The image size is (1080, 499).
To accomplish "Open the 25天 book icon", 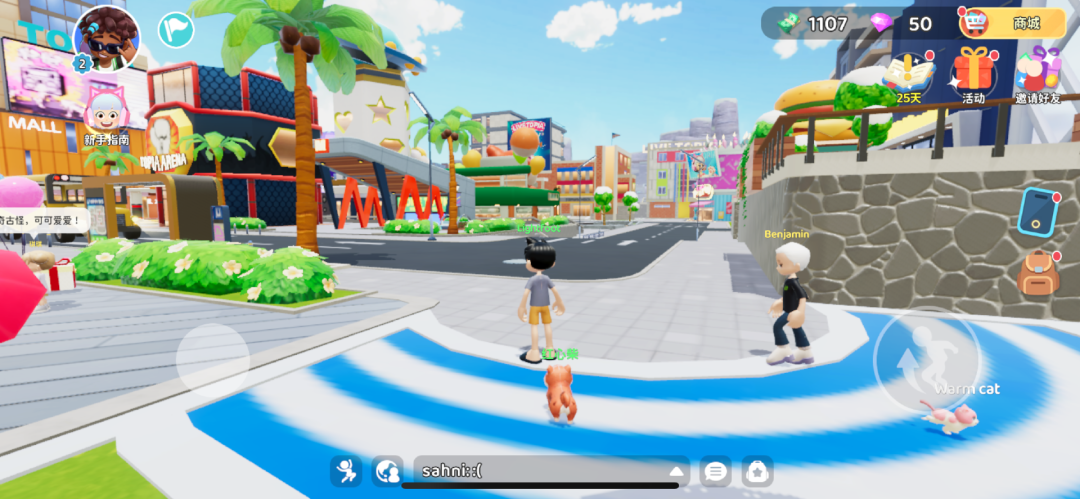I will (x=909, y=74).
